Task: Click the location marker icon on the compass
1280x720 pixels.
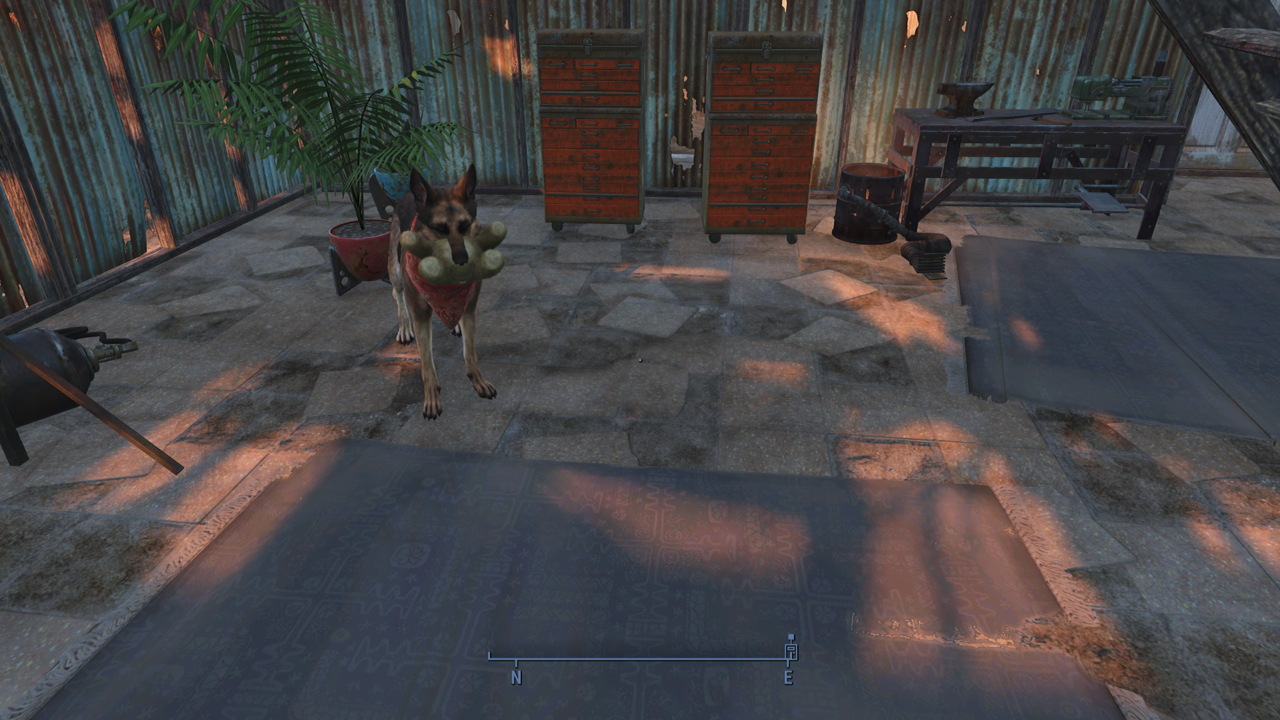Action: point(791,648)
